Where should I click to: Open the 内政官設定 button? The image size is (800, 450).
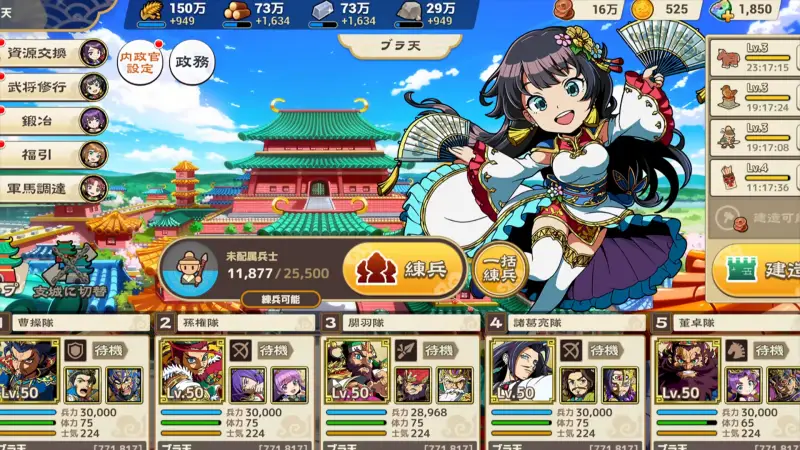[x=139, y=63]
